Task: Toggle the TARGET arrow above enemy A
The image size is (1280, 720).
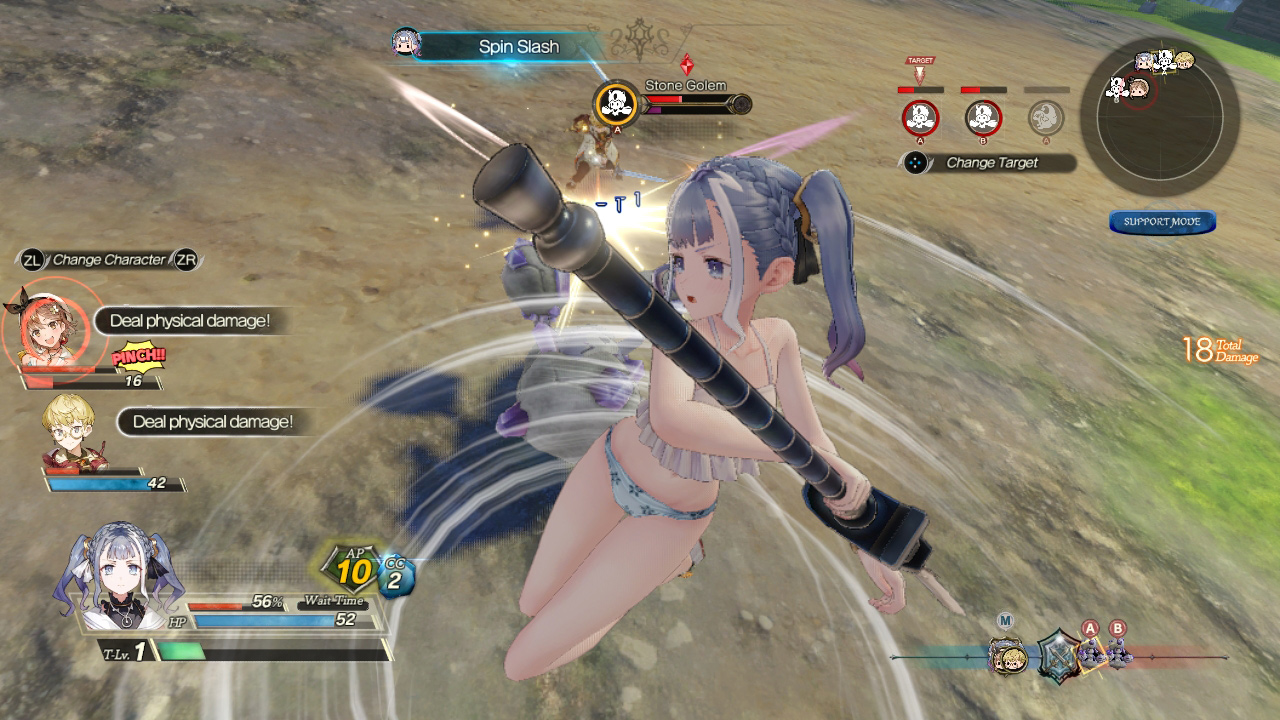Action: click(x=919, y=69)
